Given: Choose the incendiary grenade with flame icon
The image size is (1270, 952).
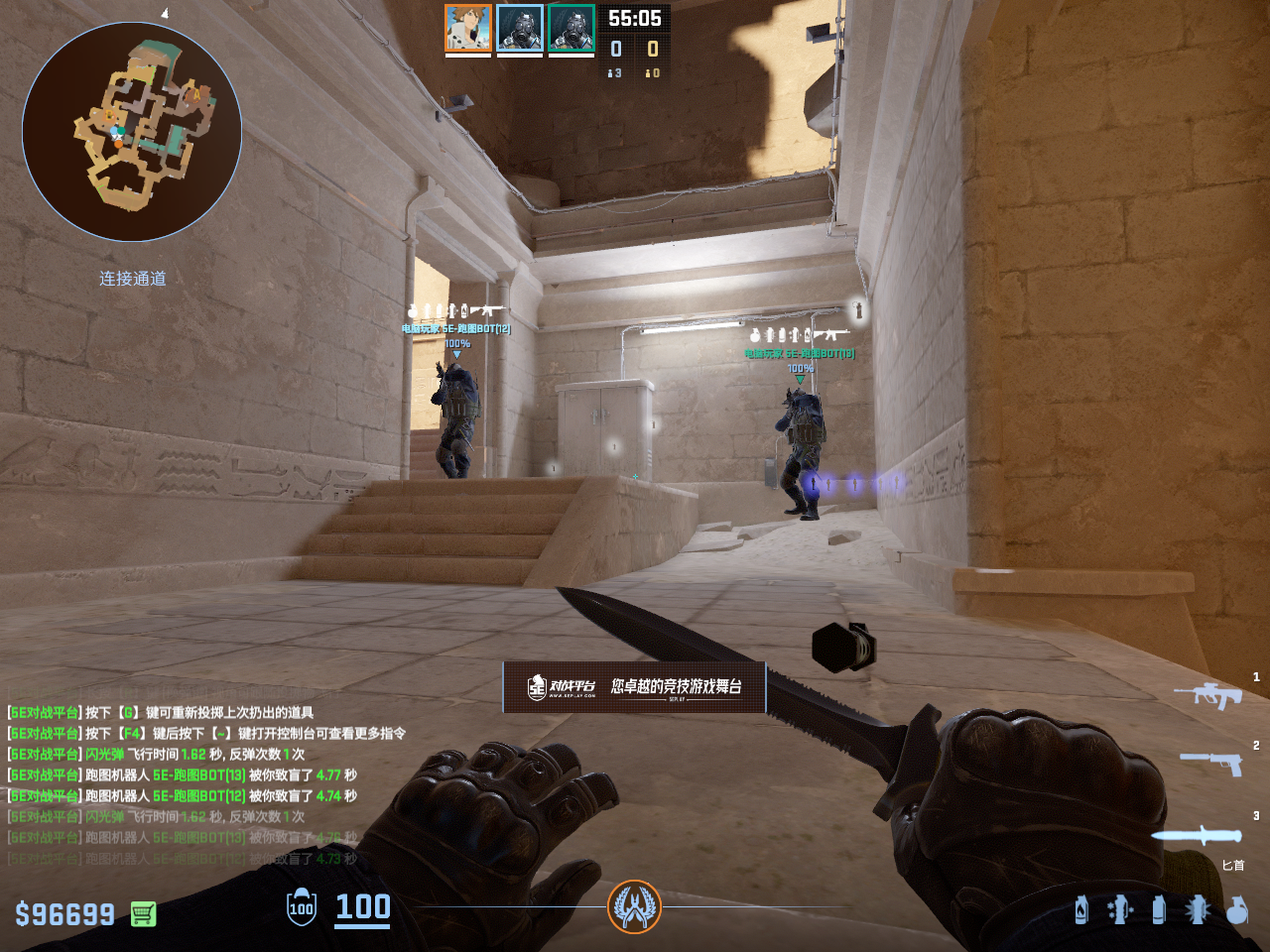Looking at the screenshot, I should click(x=1081, y=909).
